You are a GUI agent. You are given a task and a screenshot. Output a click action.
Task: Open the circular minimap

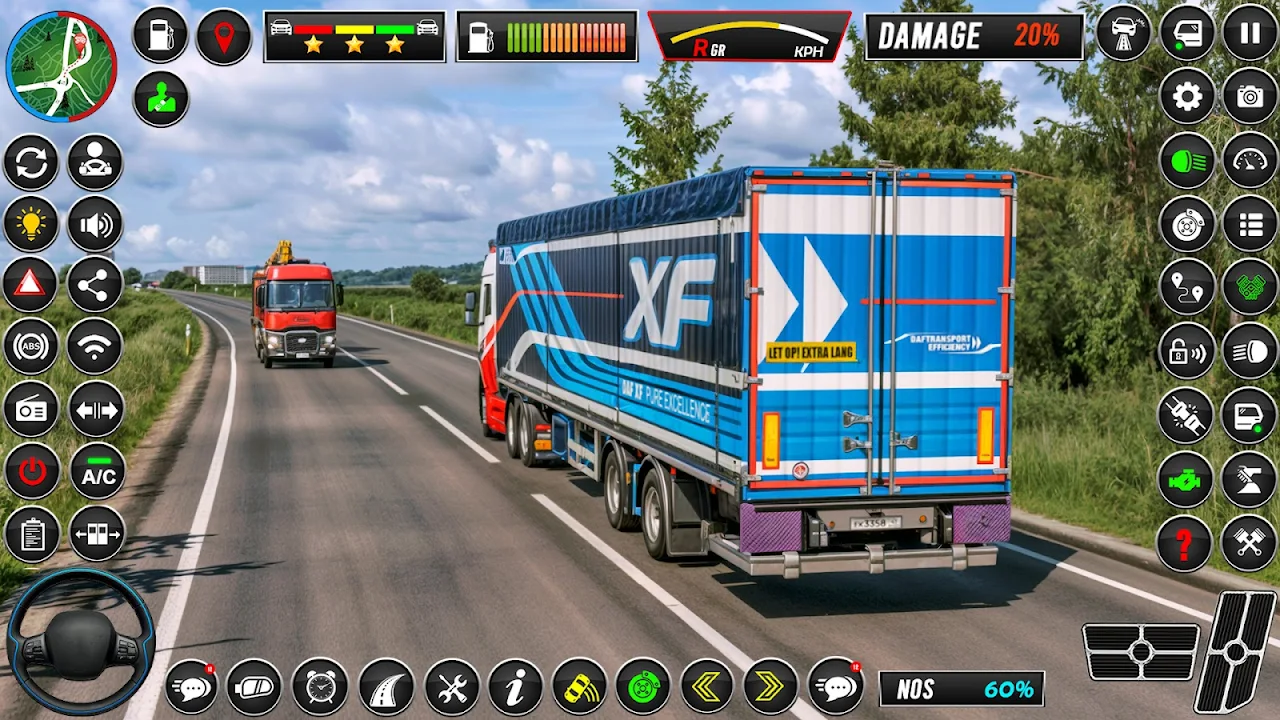(61, 66)
